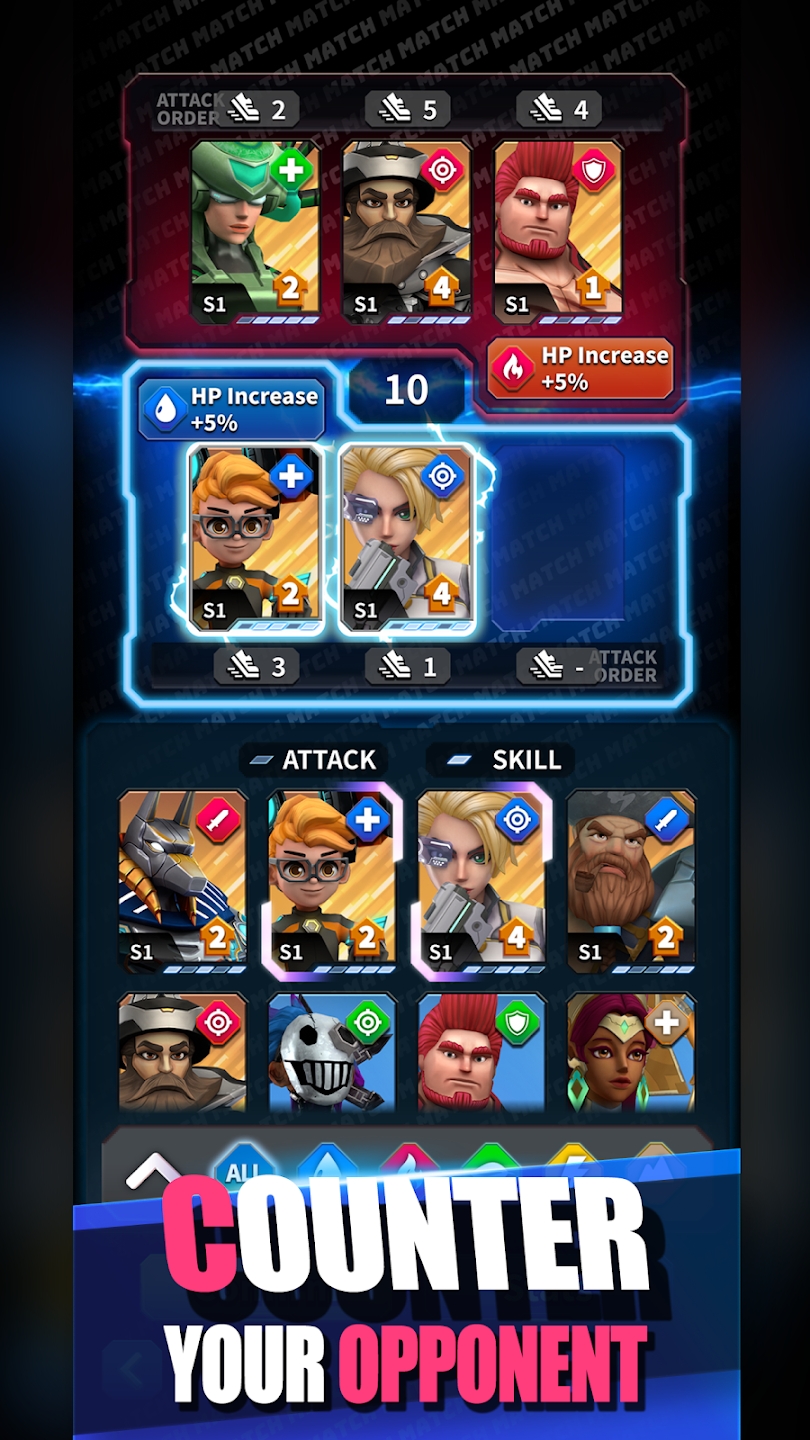This screenshot has height=1440, width=810.
Task: Select the Anubis jackal hero card
Action: pos(183,880)
